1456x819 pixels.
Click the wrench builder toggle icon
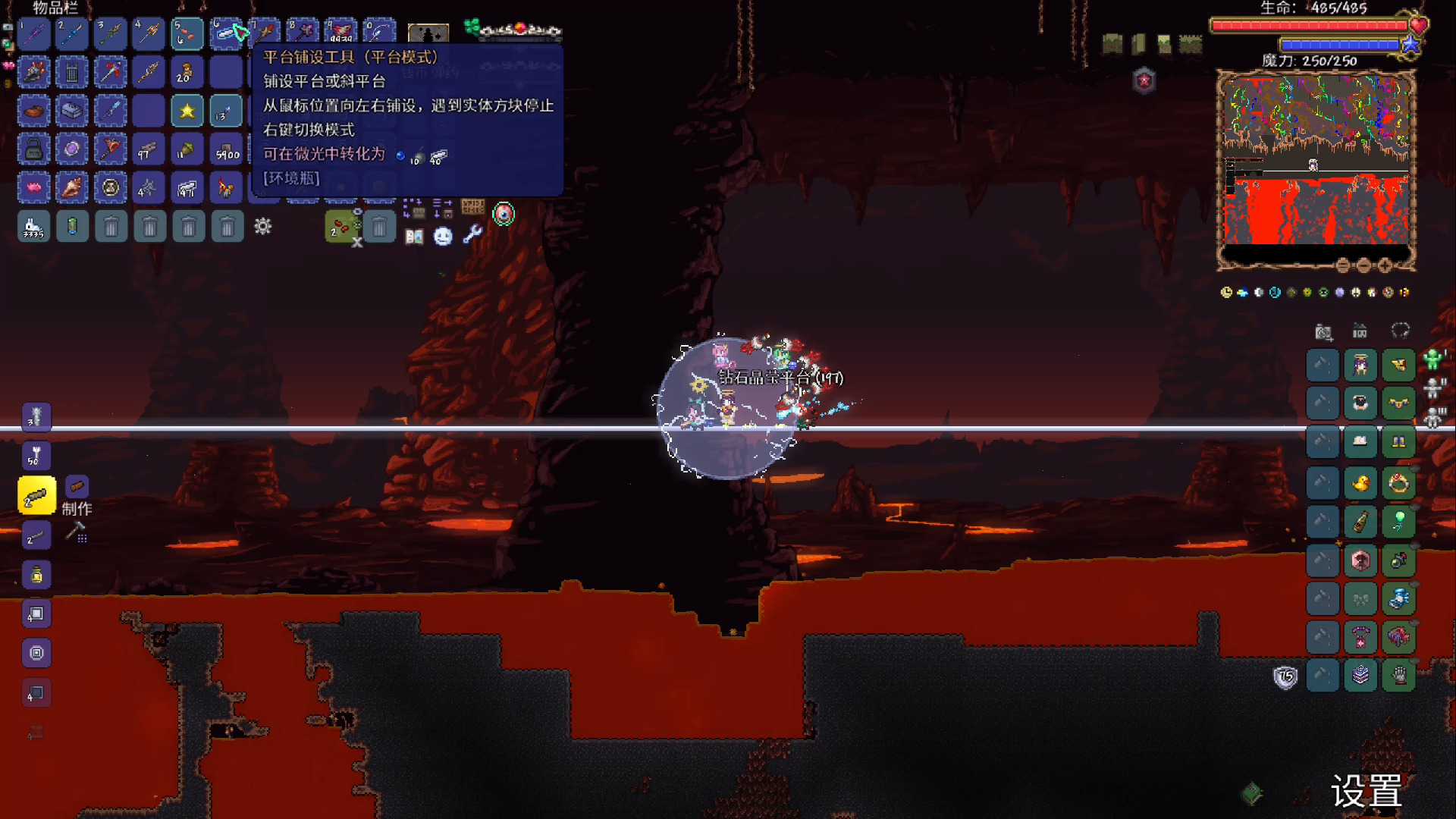point(472,234)
